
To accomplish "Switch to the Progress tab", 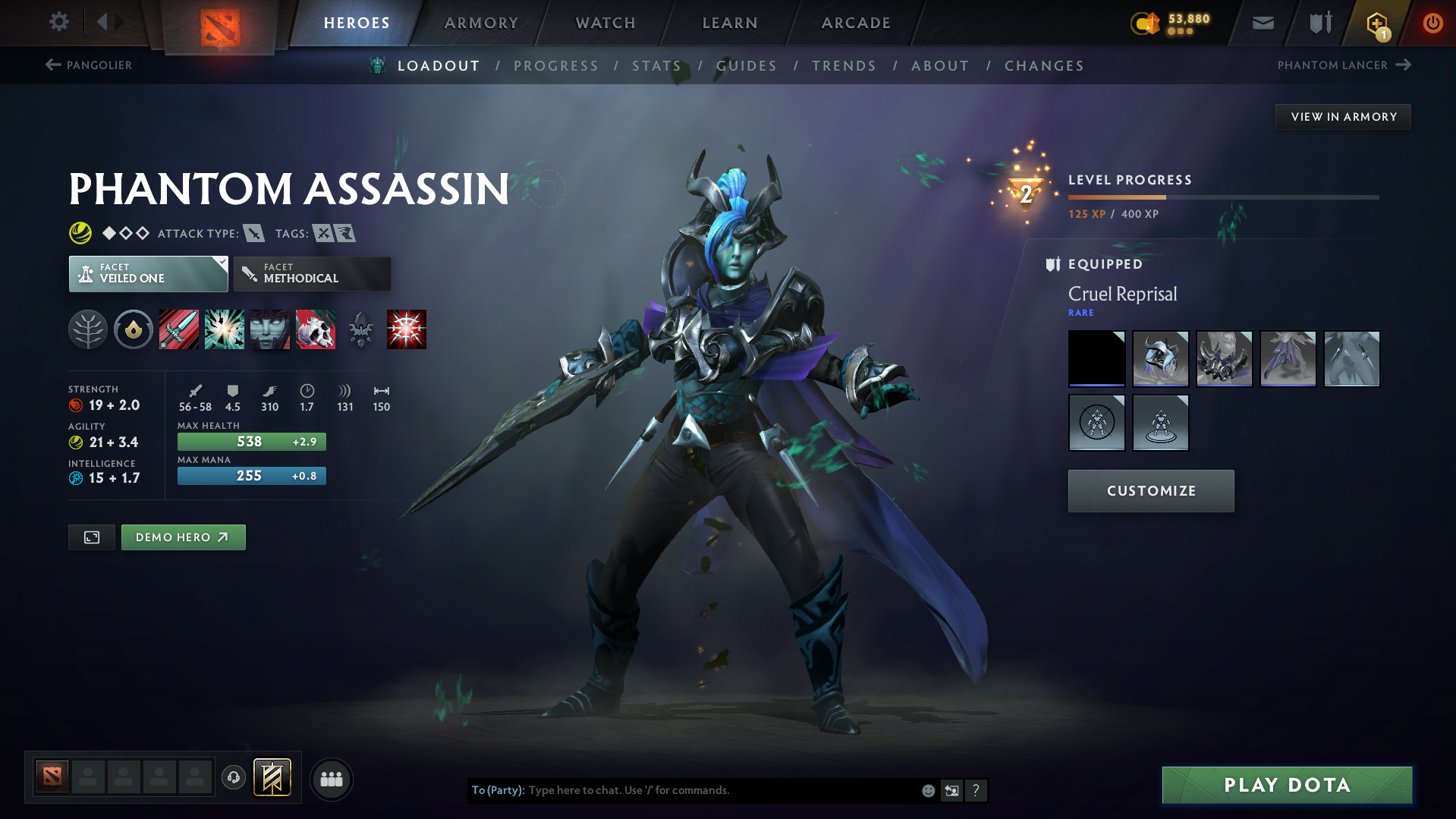I will [556, 66].
